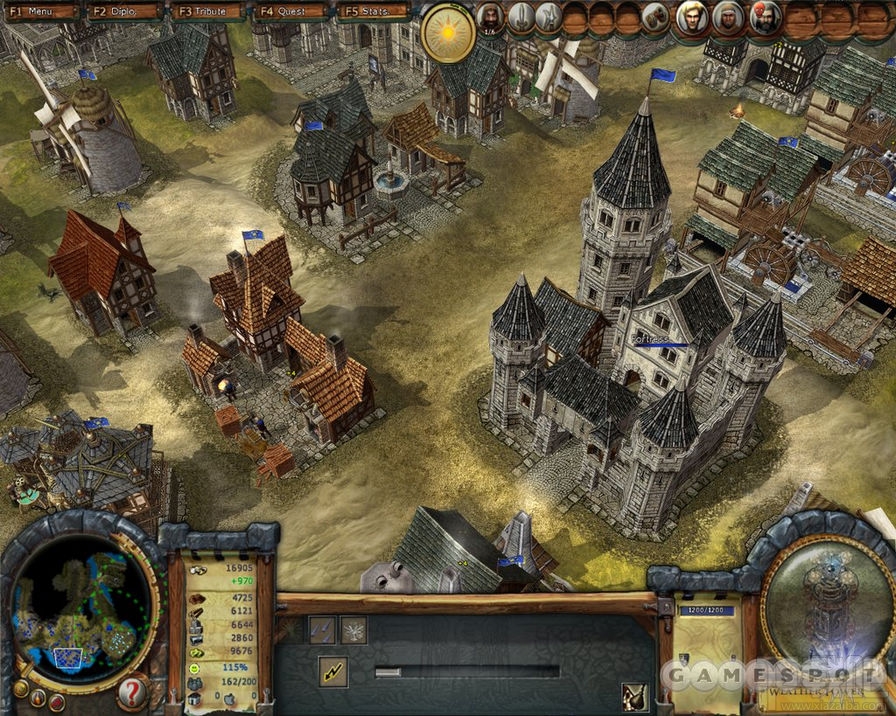The height and width of the screenshot is (716, 896).
Task: Select the halberd military group icon
Action: point(548,17)
